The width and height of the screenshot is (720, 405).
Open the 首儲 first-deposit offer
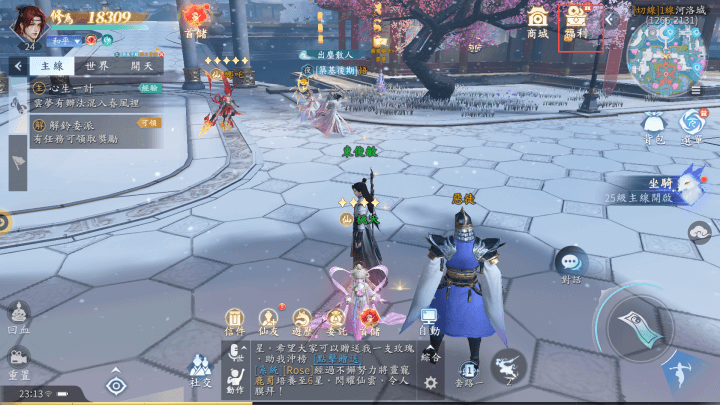196,18
